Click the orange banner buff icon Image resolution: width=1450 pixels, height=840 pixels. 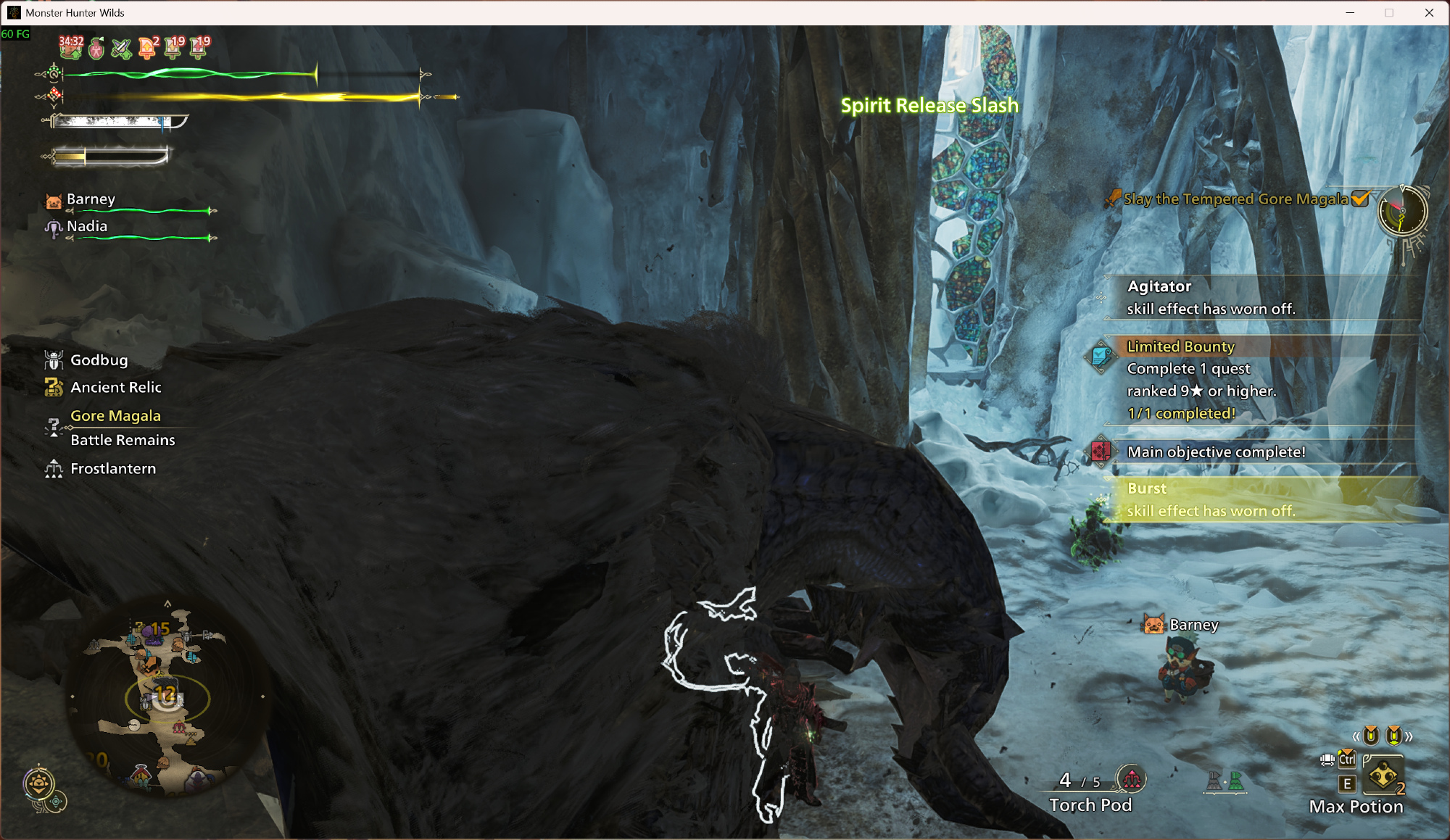(x=147, y=48)
